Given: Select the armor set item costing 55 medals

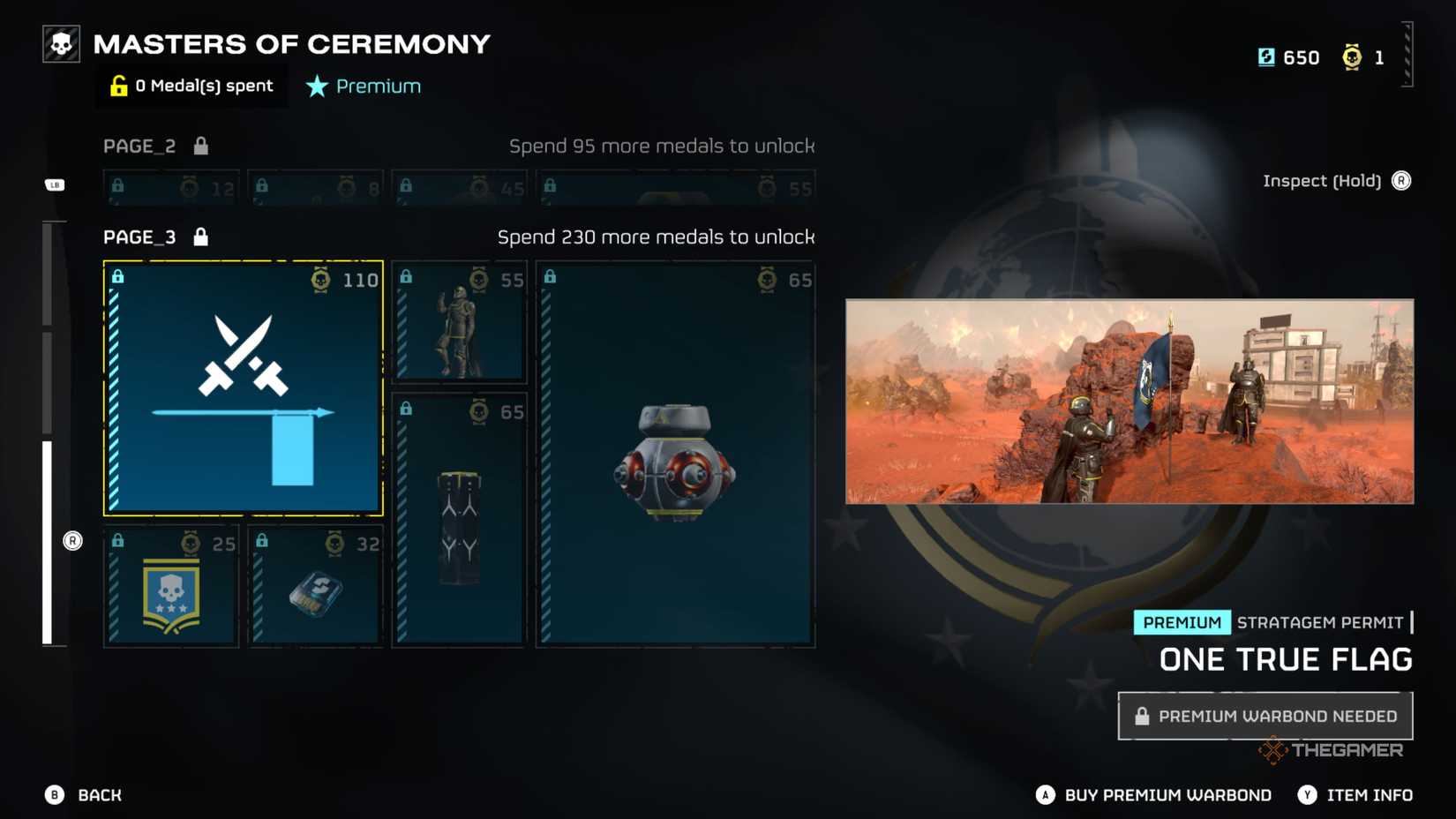Looking at the screenshot, I should tap(459, 322).
